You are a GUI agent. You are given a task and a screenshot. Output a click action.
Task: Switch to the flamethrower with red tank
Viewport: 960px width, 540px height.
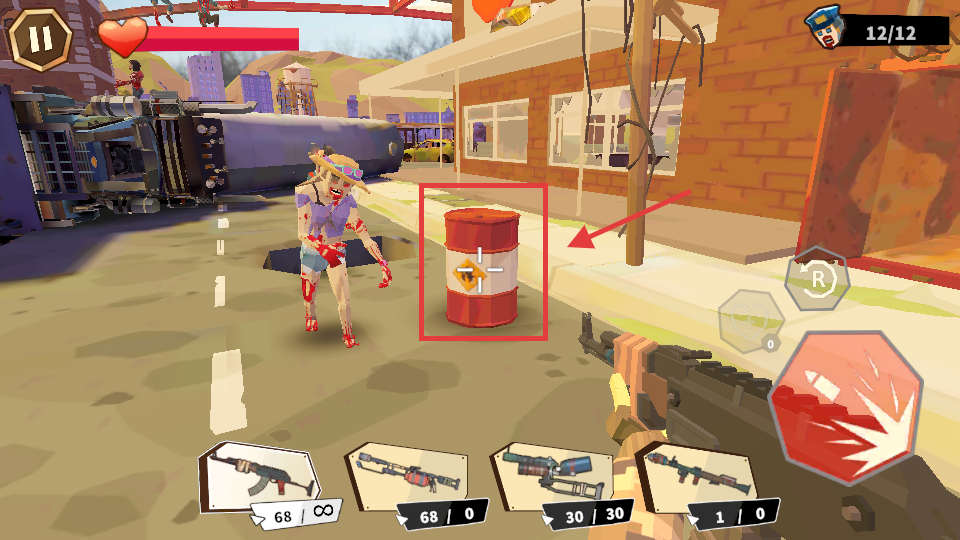[x=405, y=473]
